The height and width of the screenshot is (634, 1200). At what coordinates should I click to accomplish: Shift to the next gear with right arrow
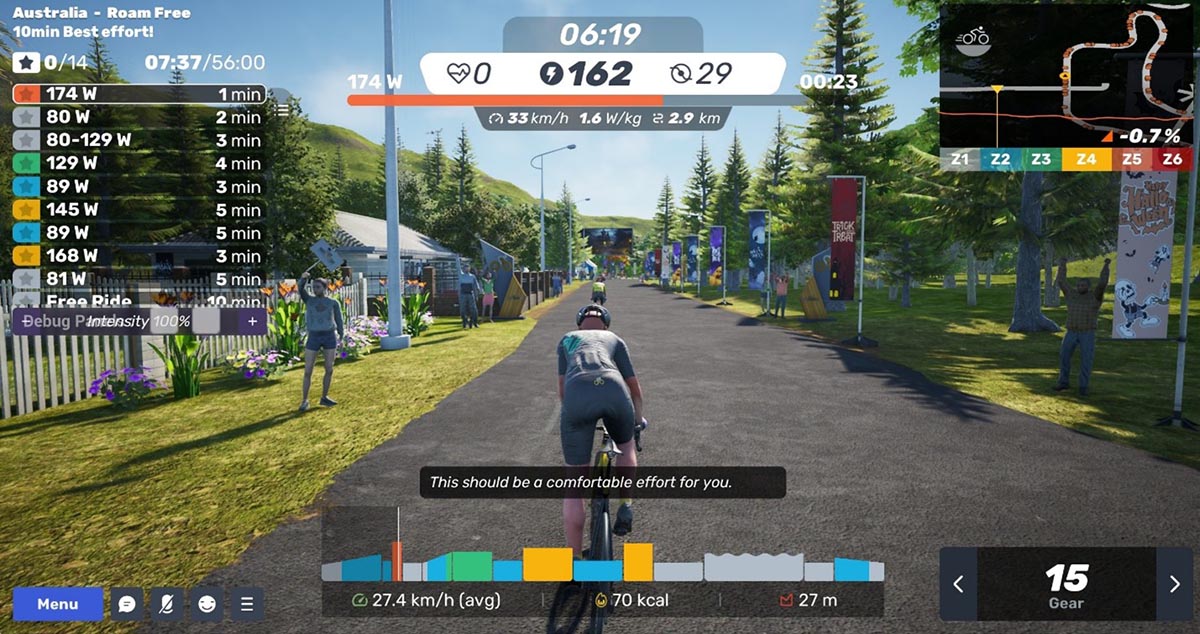pyautogui.click(x=1175, y=584)
